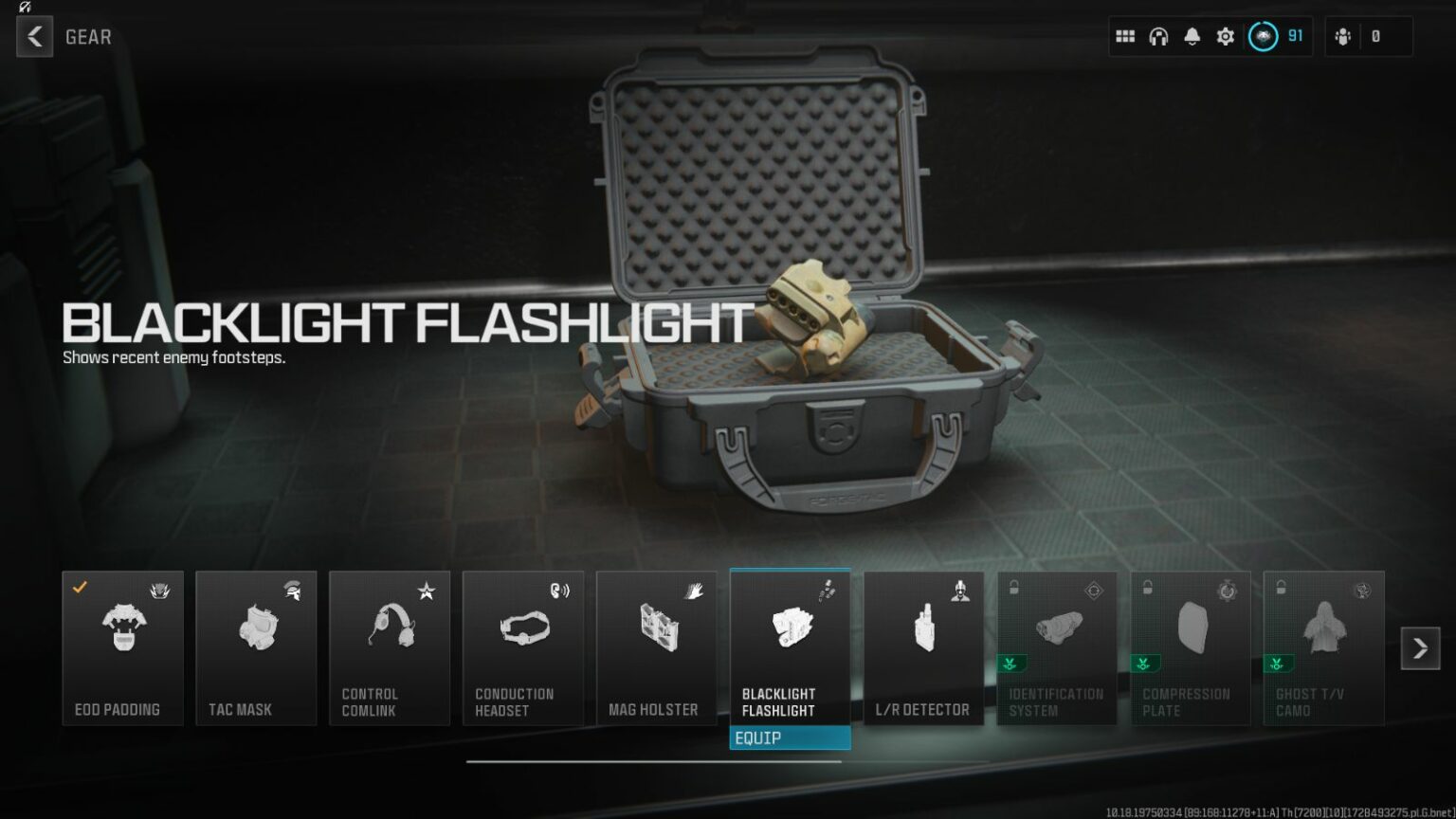1456x819 pixels.
Task: Equip the Blacklight Flashlight
Action: [790, 737]
